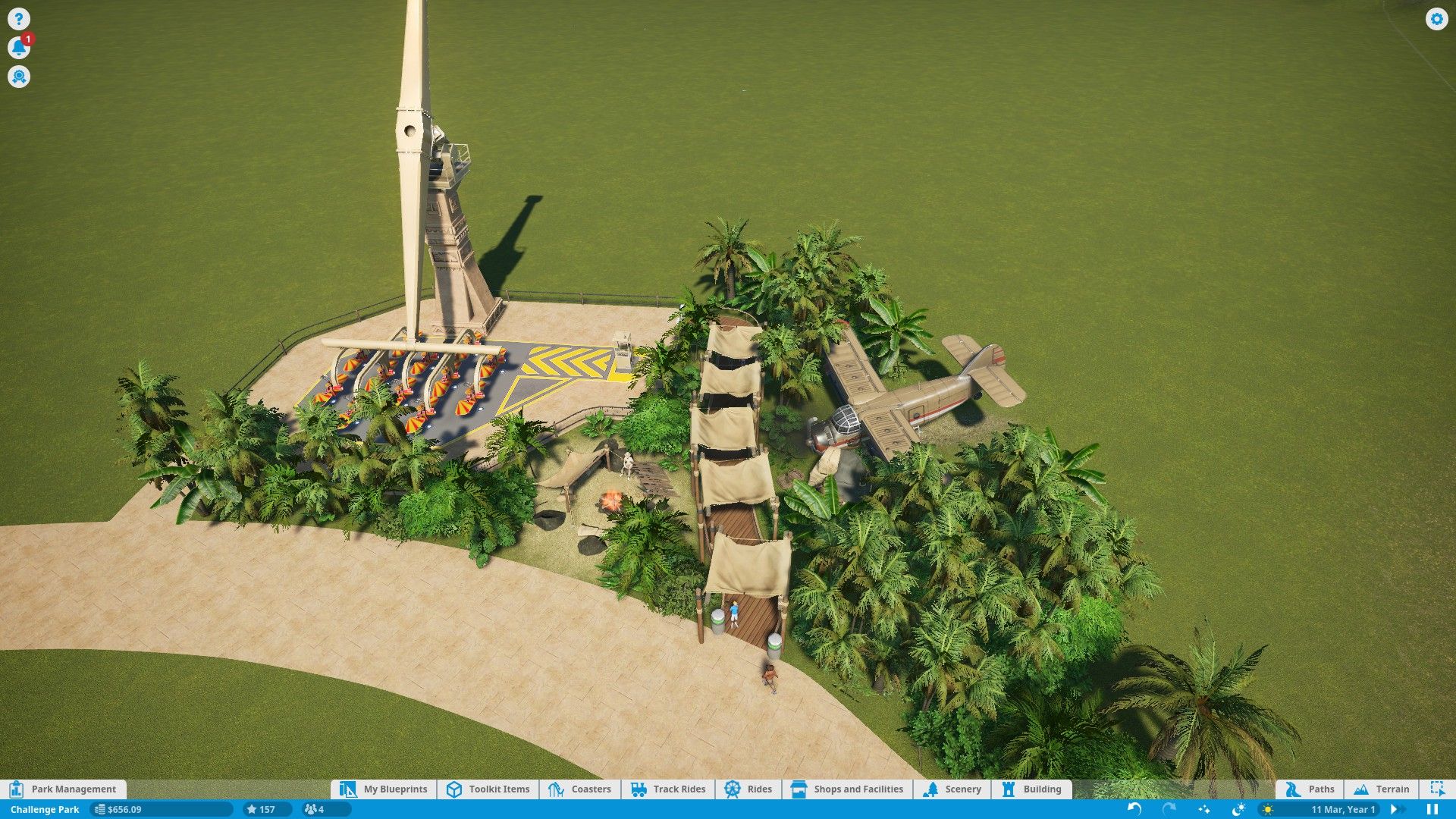This screenshot has width=1456, height=819.
Task: Open the Terrain editing tool
Action: point(1382,789)
